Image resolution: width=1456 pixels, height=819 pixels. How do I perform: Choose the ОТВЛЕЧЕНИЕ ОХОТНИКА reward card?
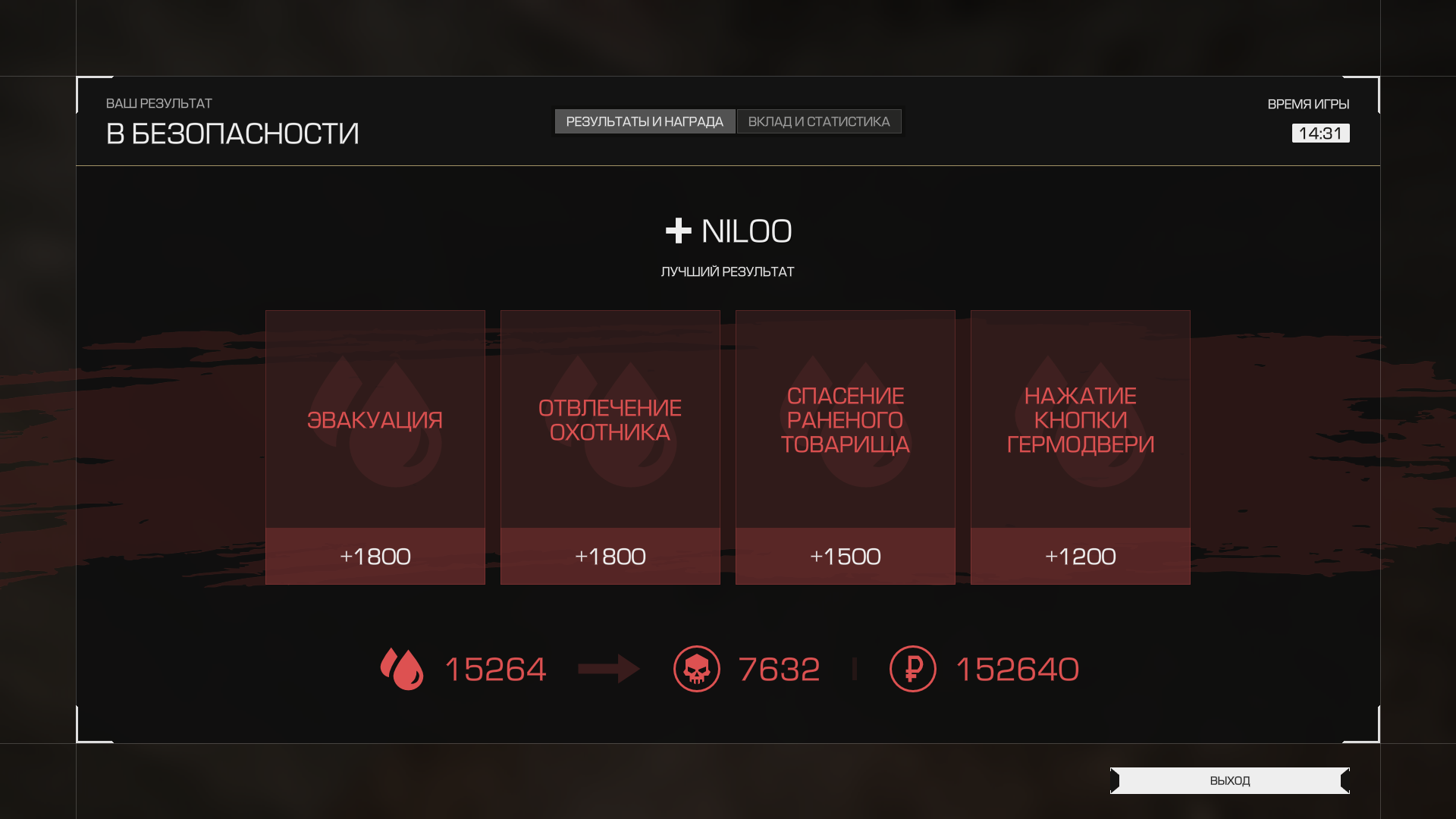610,447
